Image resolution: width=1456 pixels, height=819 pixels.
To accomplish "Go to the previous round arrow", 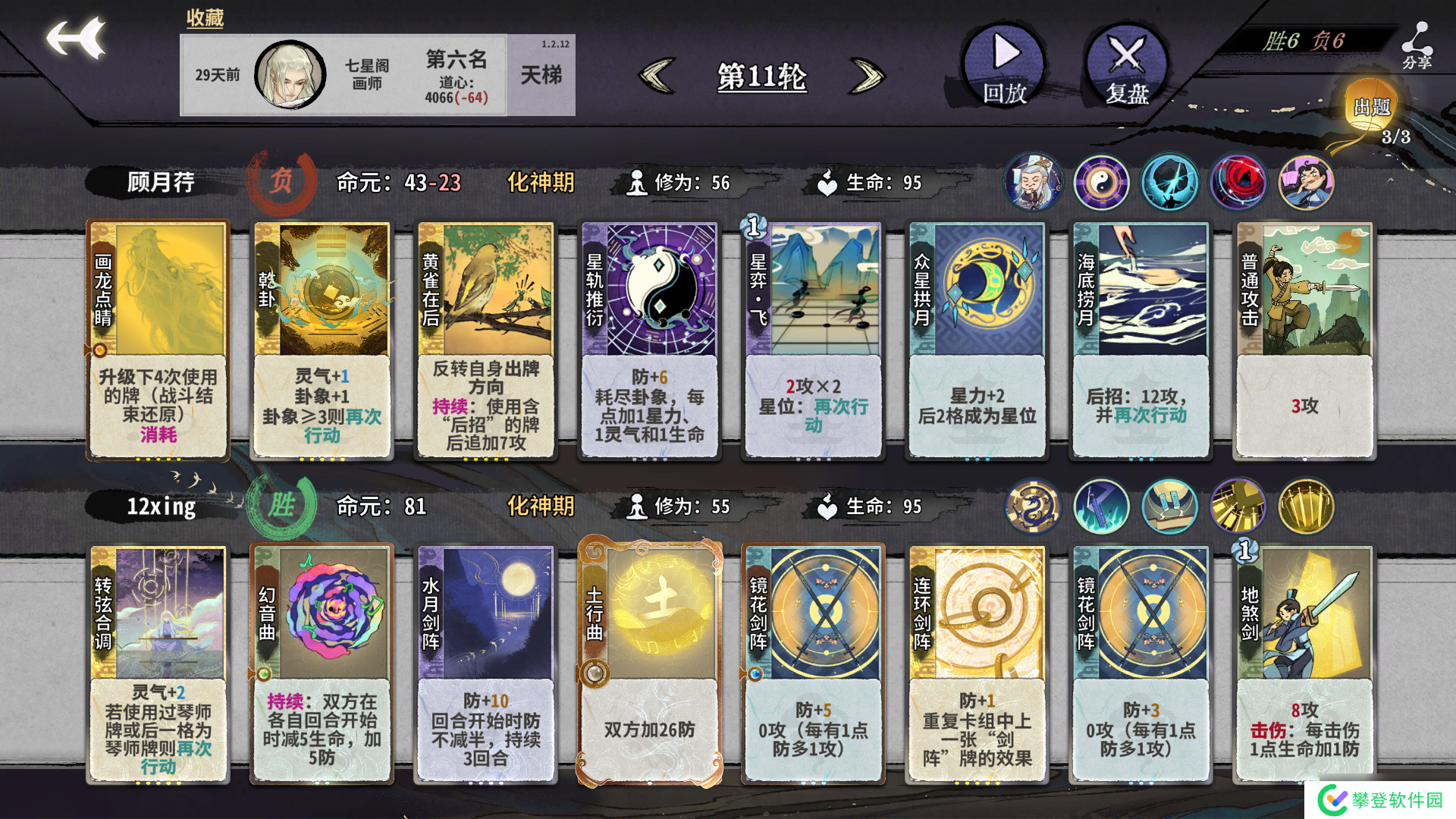I will click(657, 76).
